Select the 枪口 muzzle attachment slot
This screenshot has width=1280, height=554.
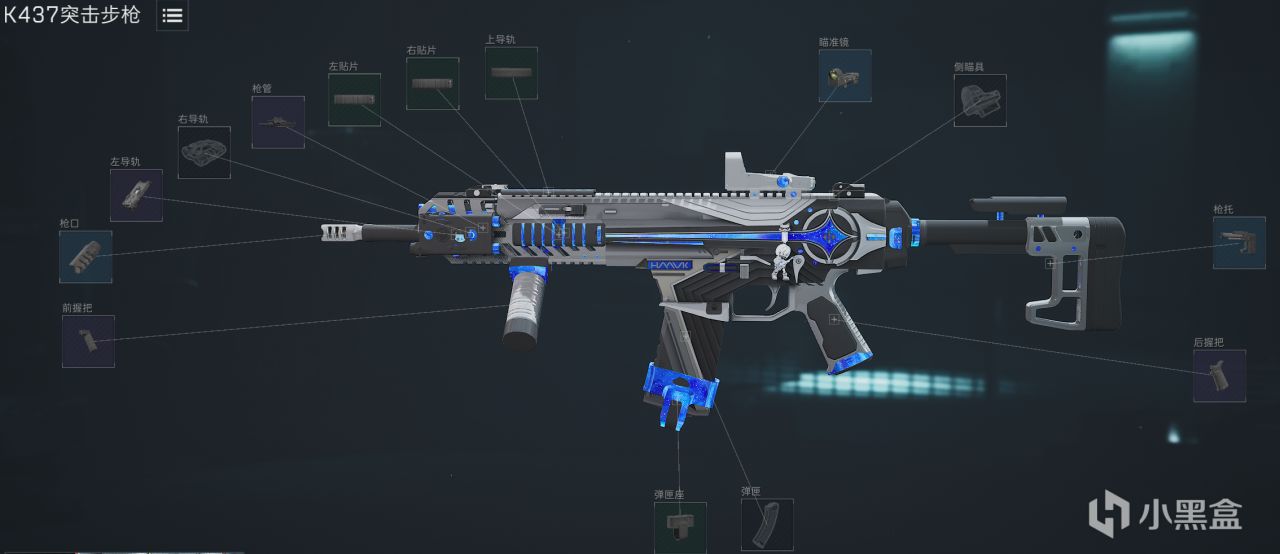(x=86, y=257)
